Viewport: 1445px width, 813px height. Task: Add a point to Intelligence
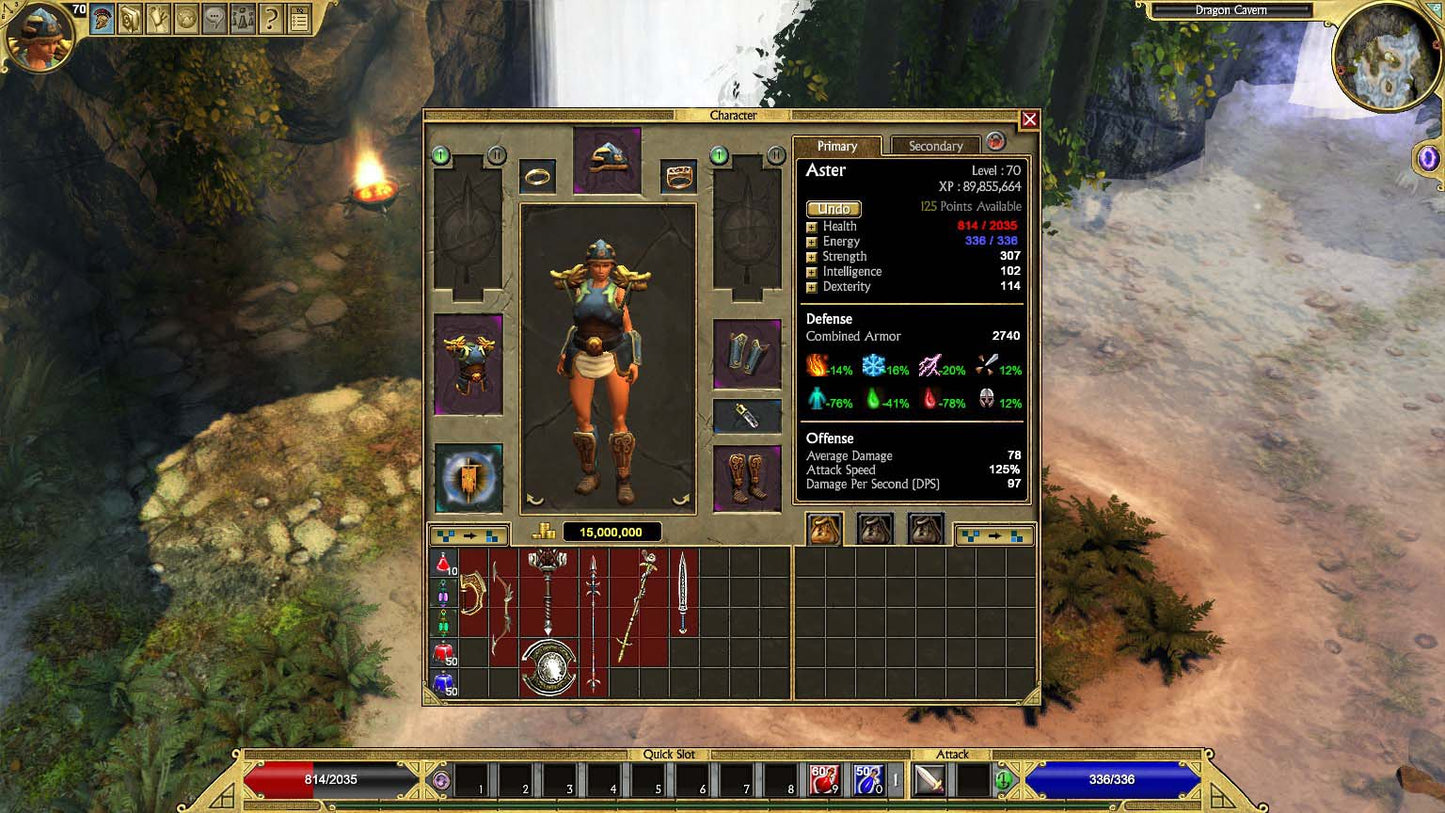tap(811, 271)
